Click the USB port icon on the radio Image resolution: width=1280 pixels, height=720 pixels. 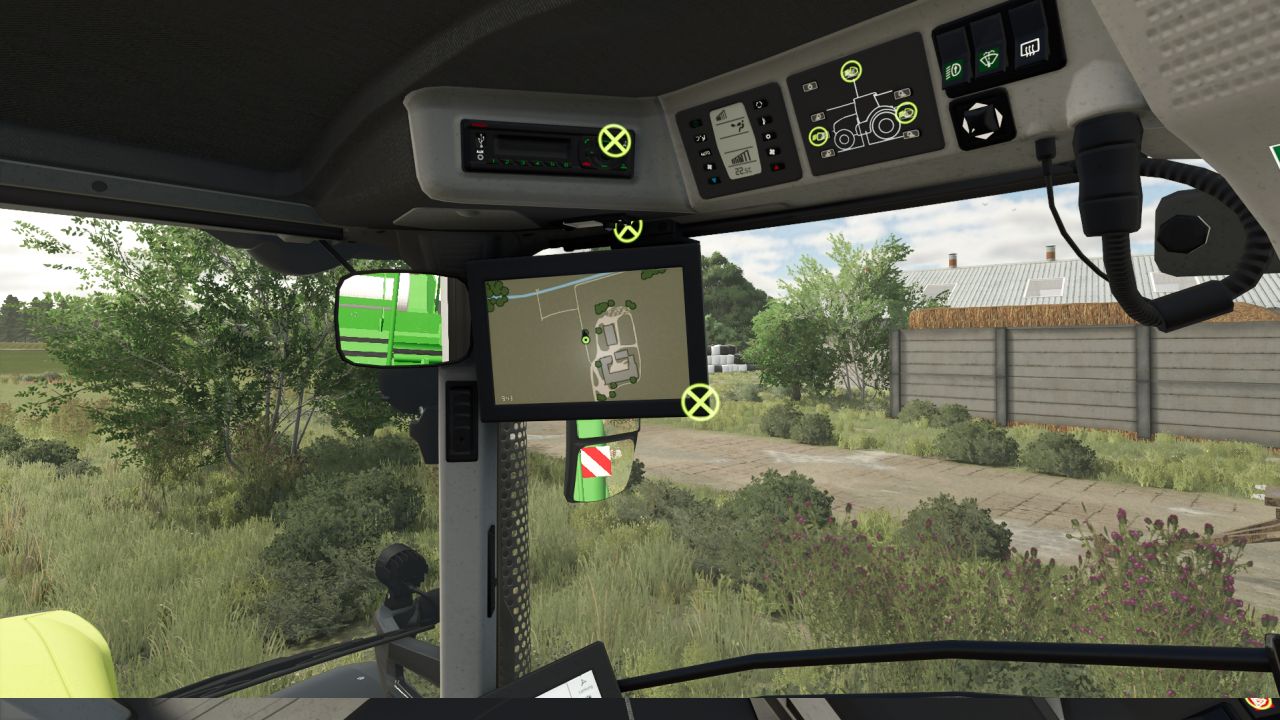coord(481,141)
